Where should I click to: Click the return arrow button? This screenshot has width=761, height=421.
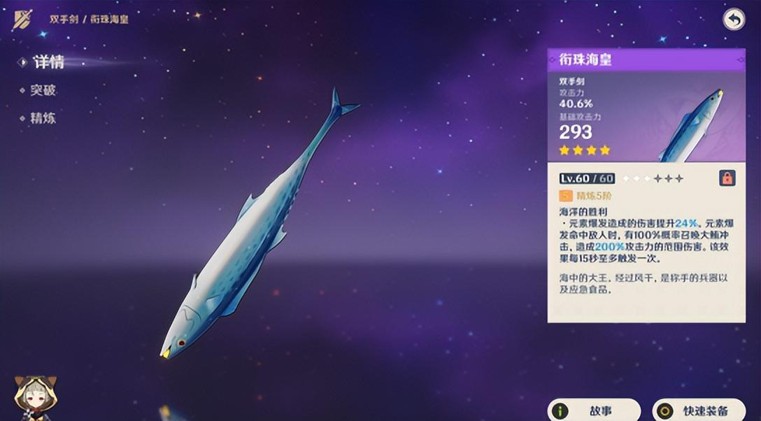tap(734, 19)
